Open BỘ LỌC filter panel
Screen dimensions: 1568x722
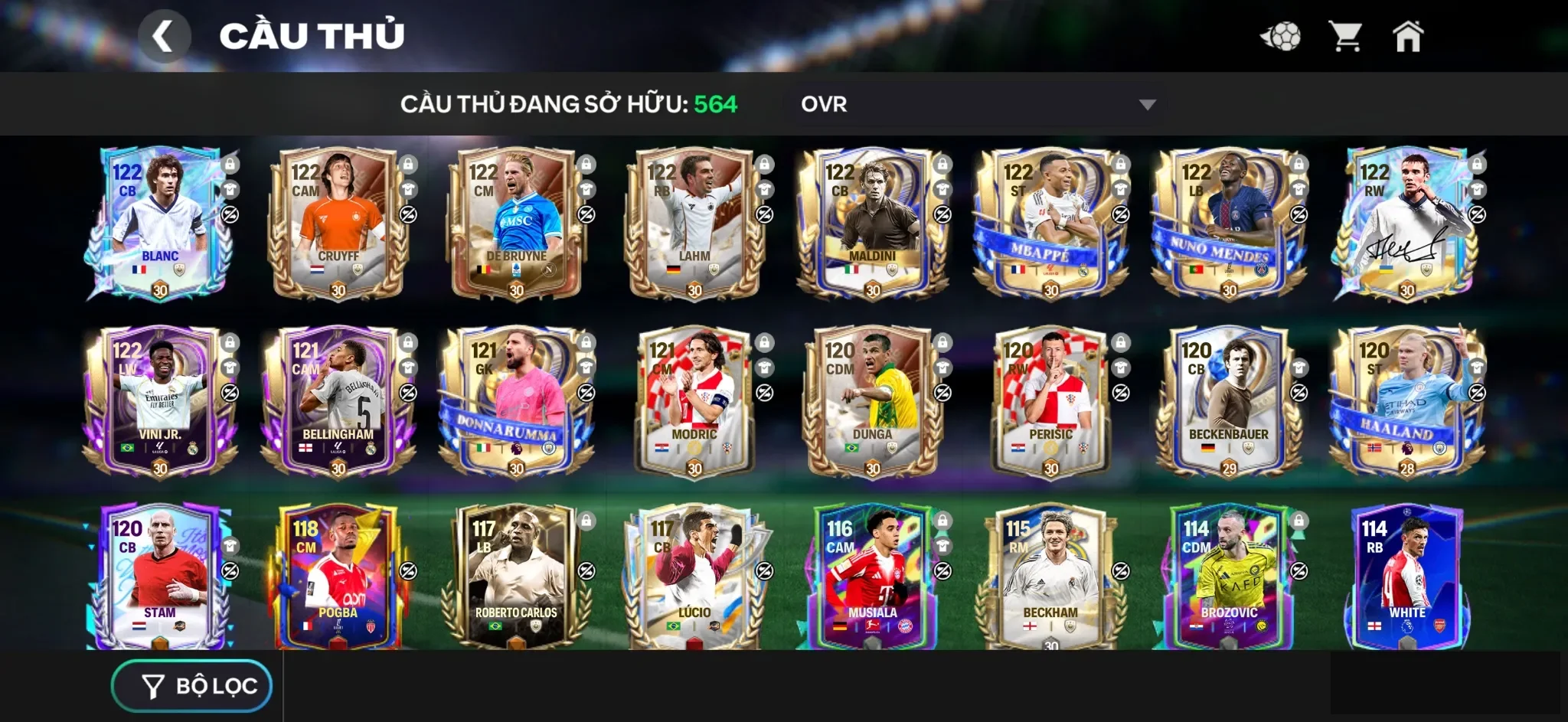(x=191, y=685)
